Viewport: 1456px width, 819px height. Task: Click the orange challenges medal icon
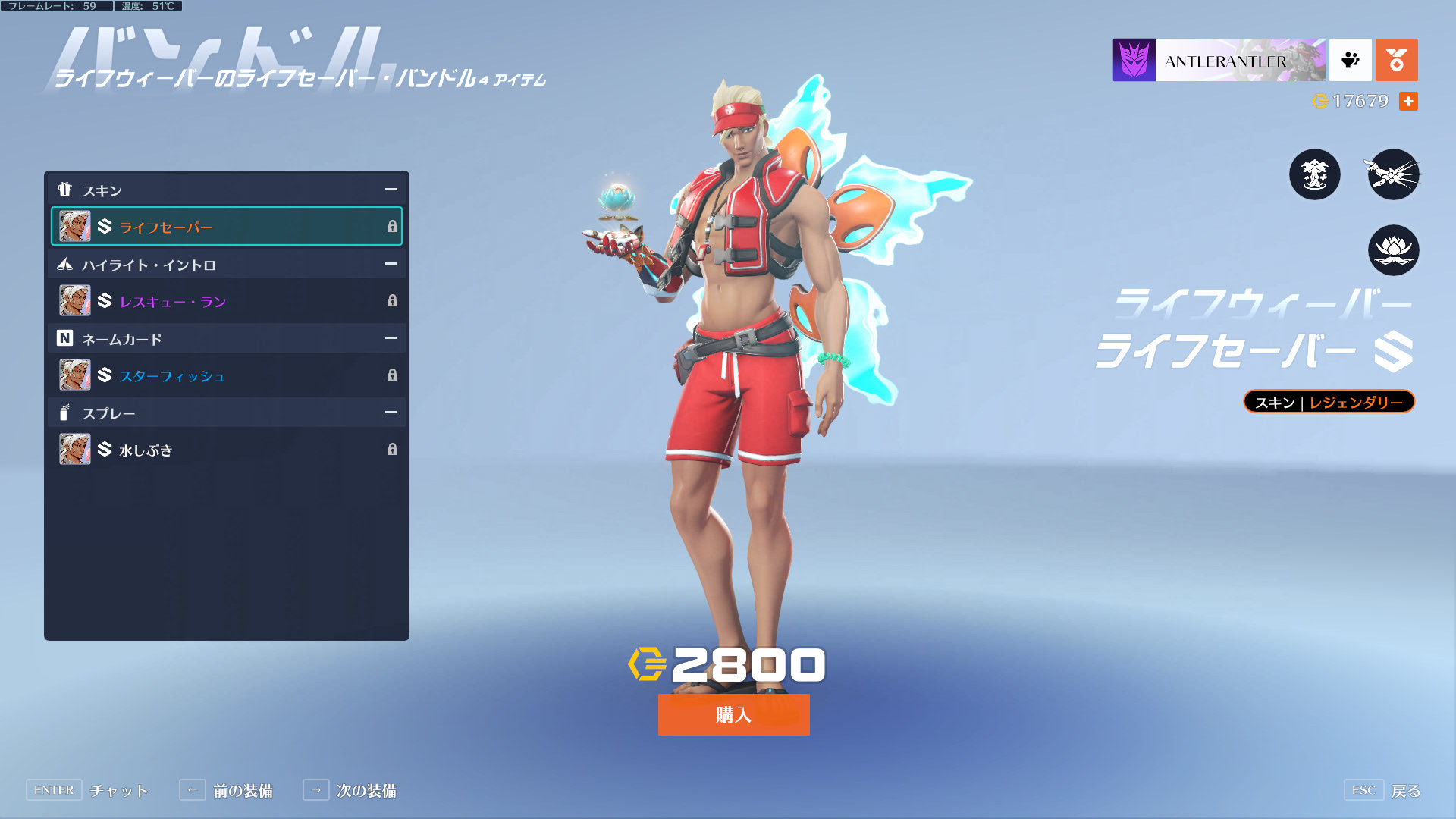coord(1396,60)
